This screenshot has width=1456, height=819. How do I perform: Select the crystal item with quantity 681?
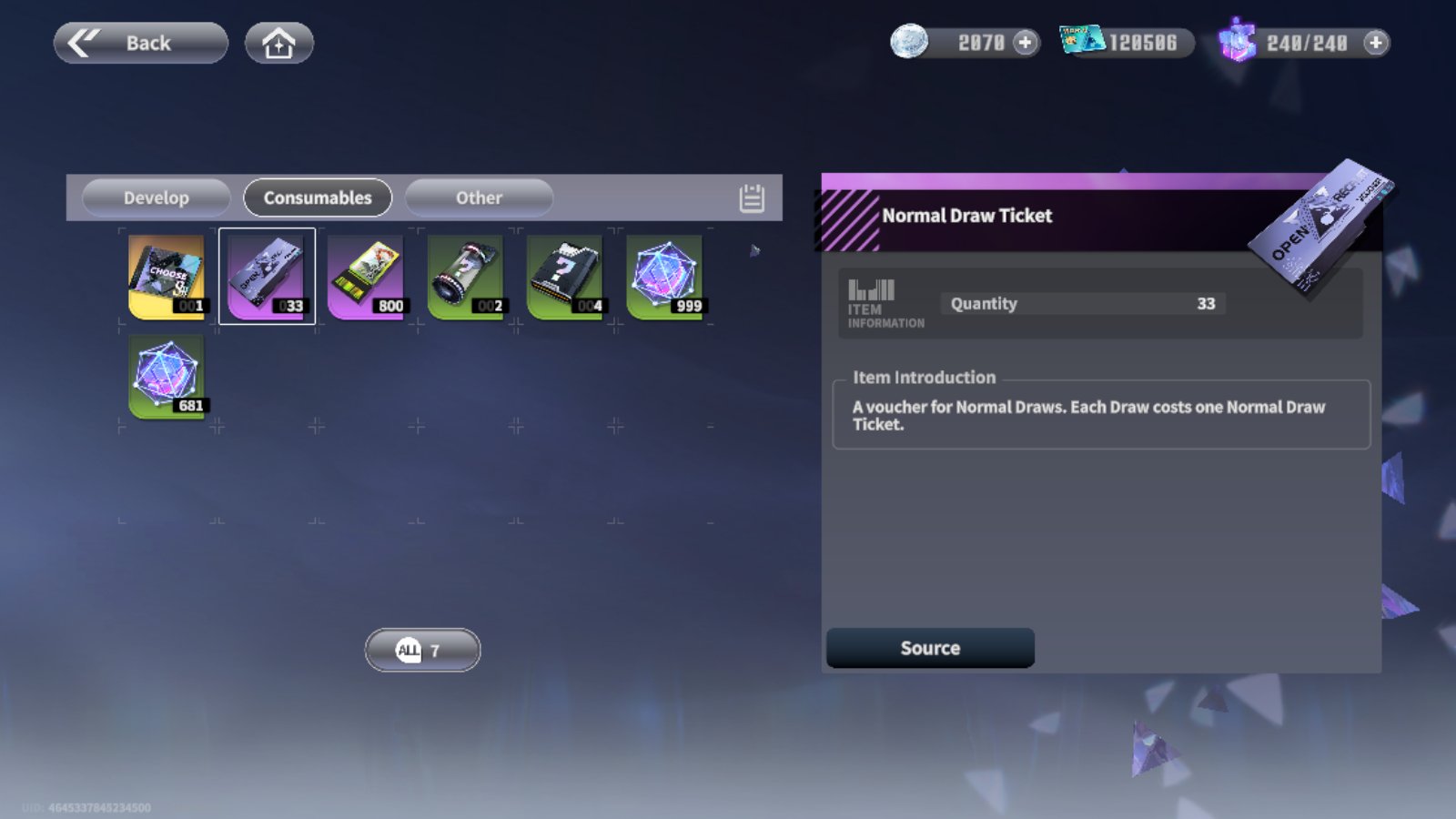tap(167, 376)
